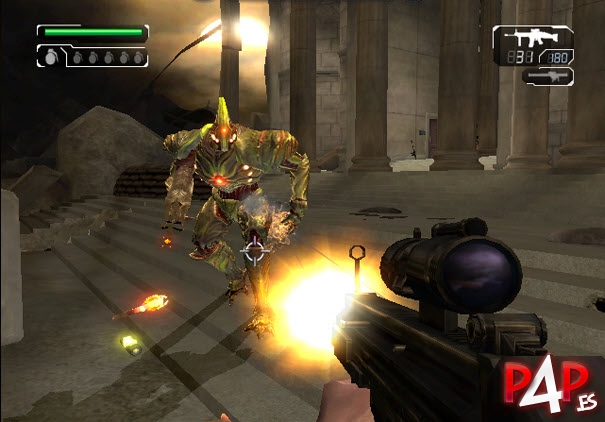
Task: Select the assault rifle weapon icon
Action: [x=531, y=39]
